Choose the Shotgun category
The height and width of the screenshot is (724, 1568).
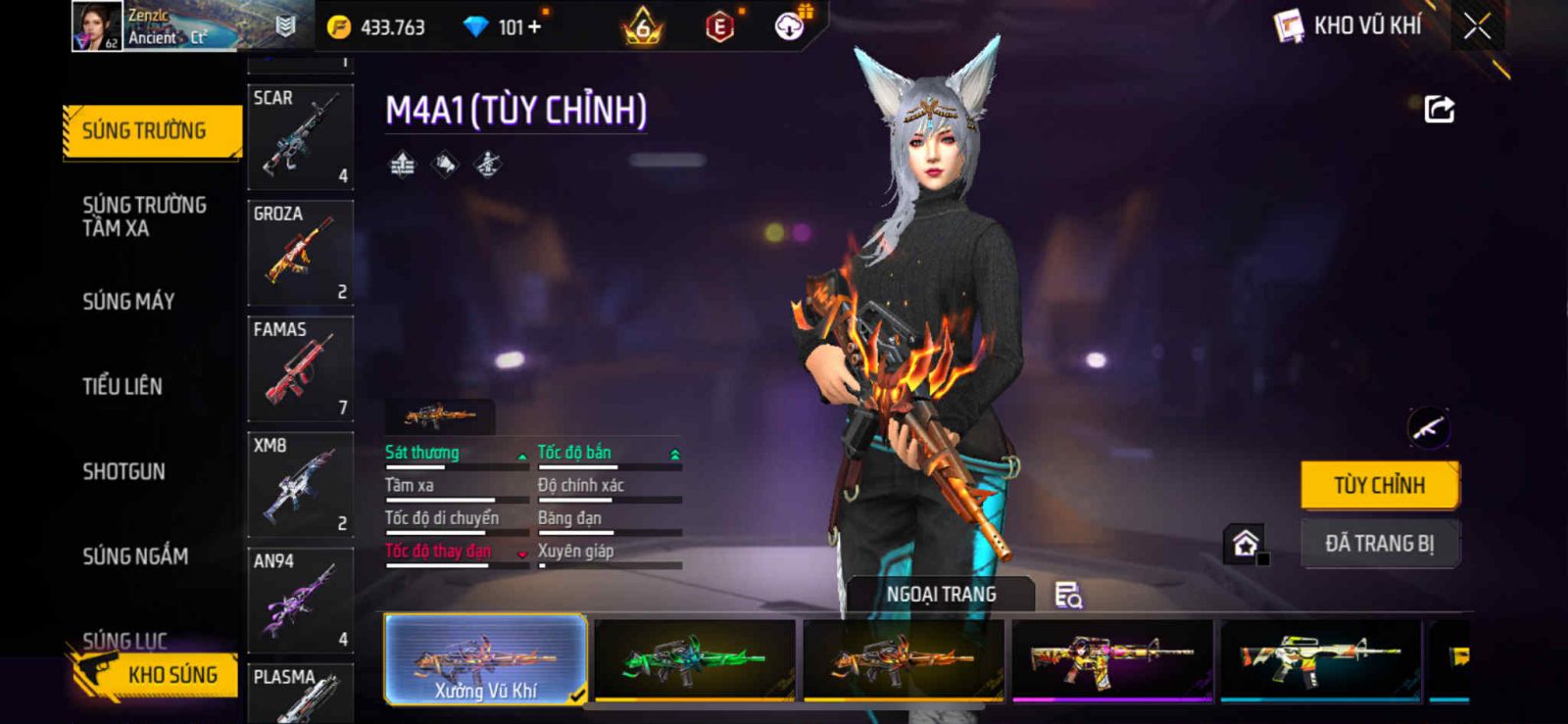point(123,471)
